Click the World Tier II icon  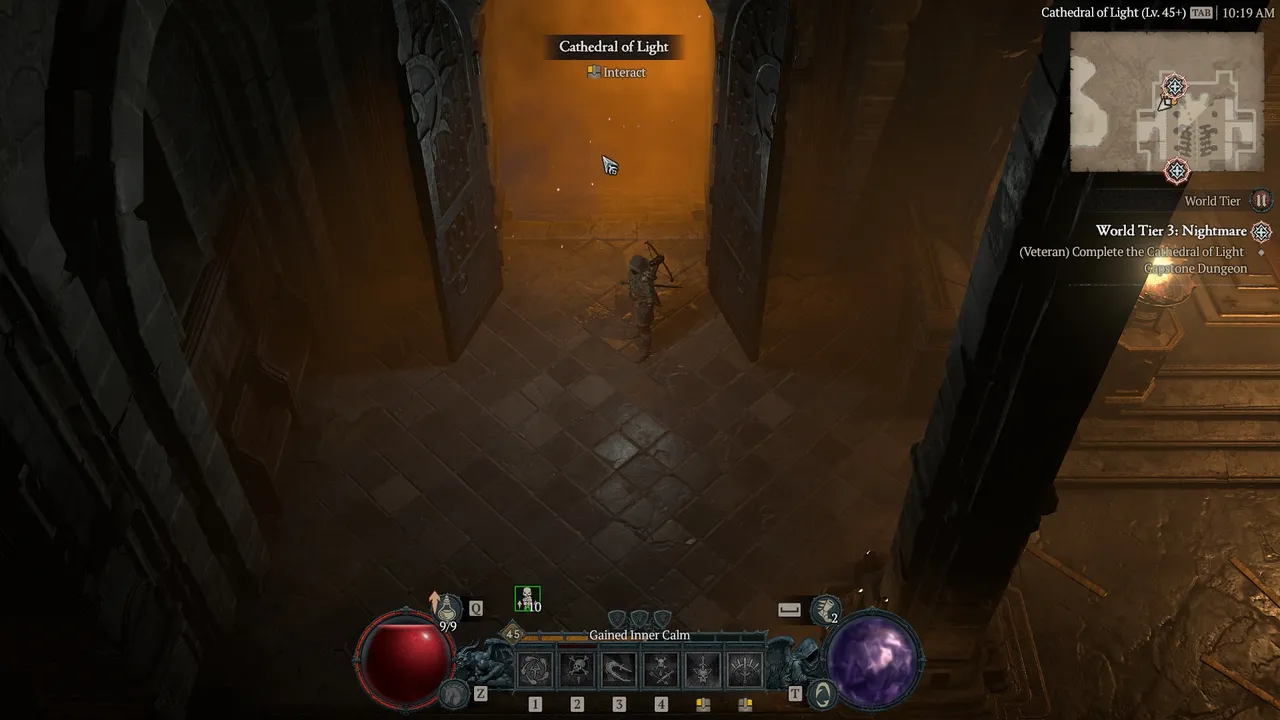(1261, 201)
